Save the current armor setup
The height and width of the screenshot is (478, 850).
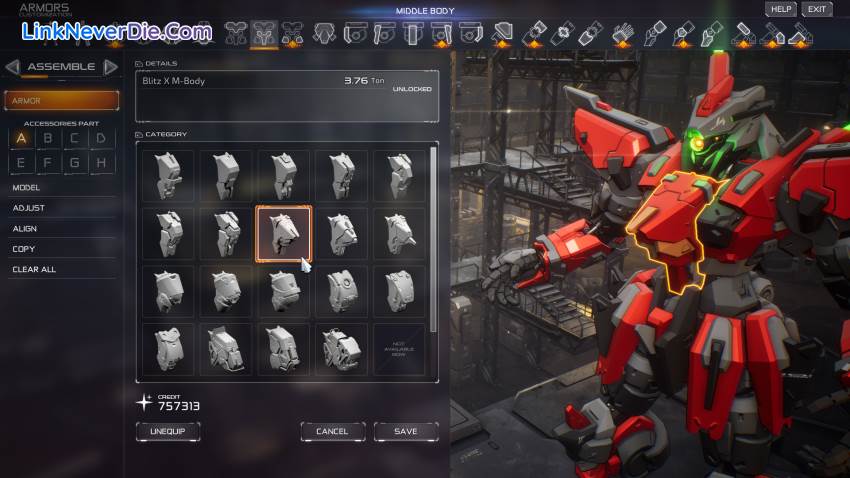[406, 431]
